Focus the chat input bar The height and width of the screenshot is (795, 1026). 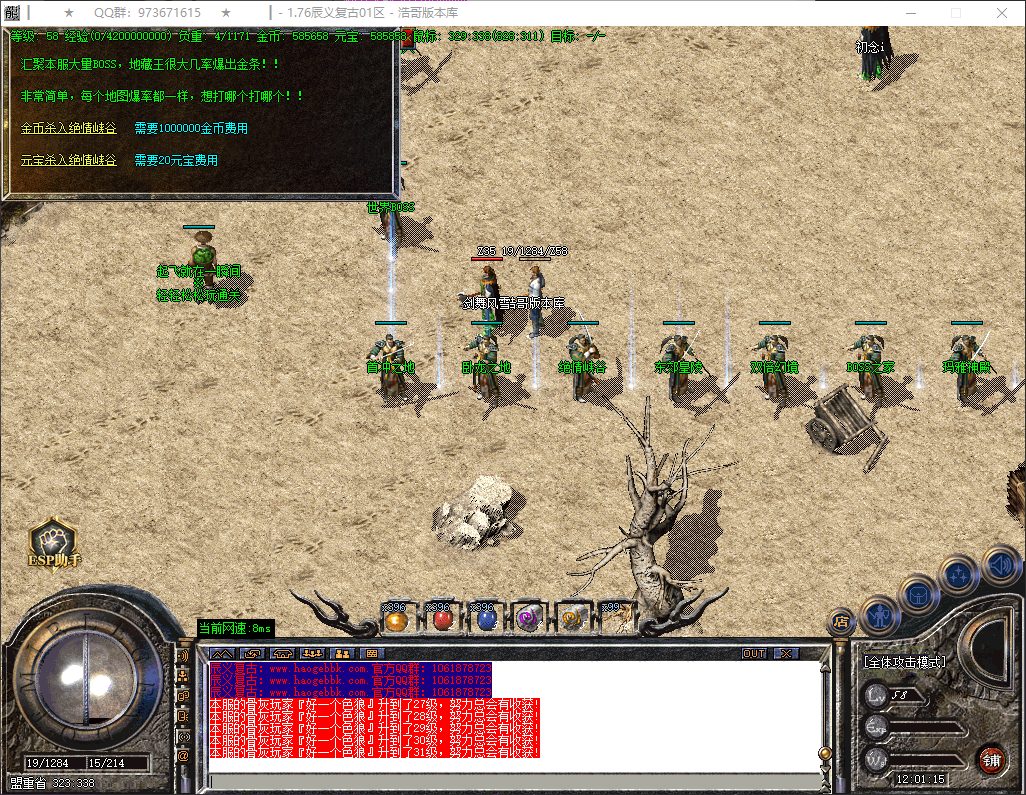click(510, 781)
